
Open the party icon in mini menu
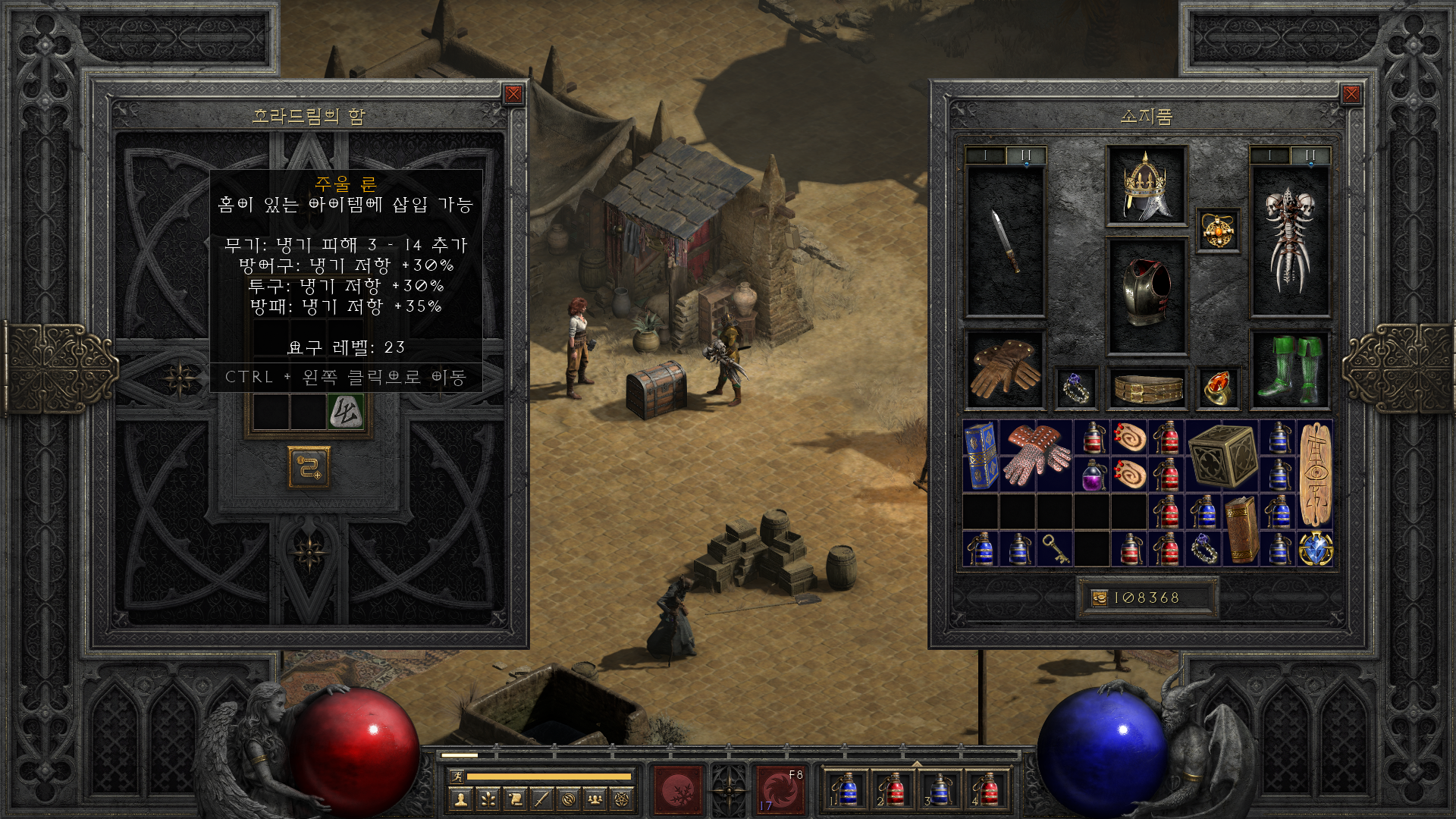595,799
